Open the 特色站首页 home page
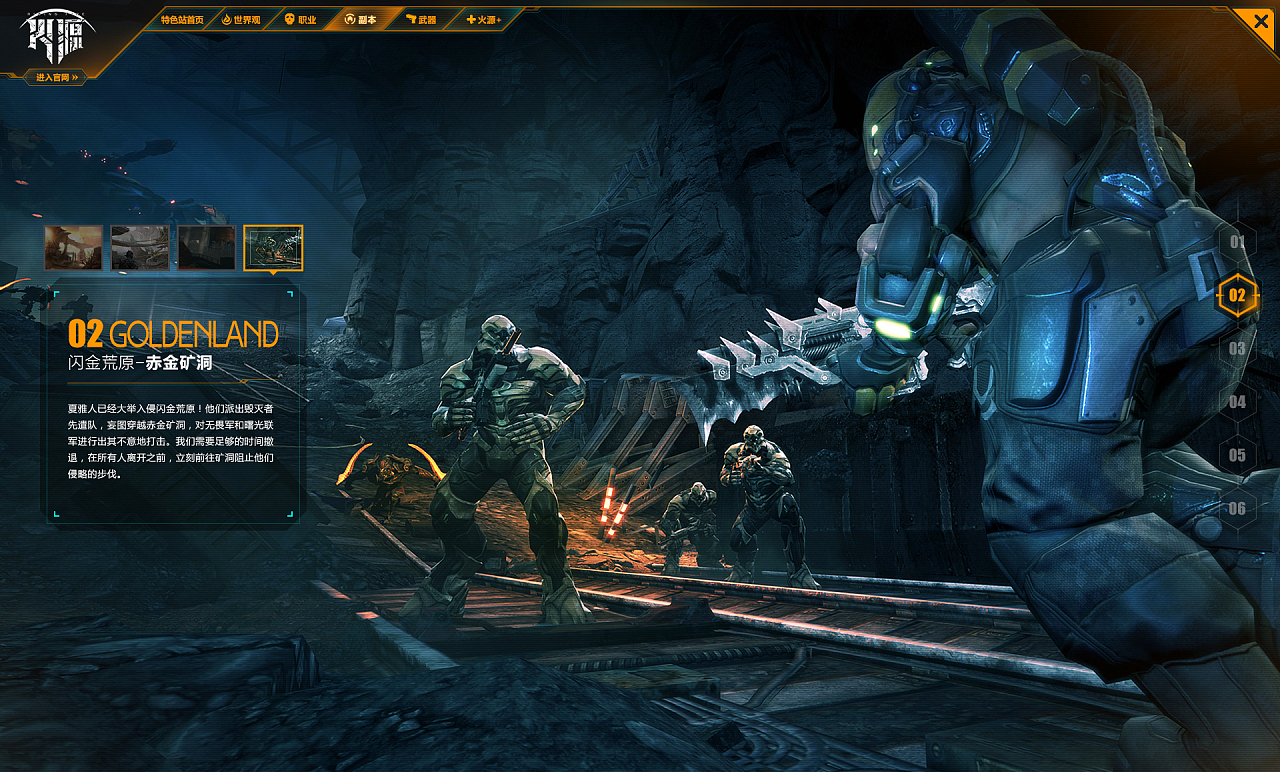The width and height of the screenshot is (1280, 772). pos(181,19)
